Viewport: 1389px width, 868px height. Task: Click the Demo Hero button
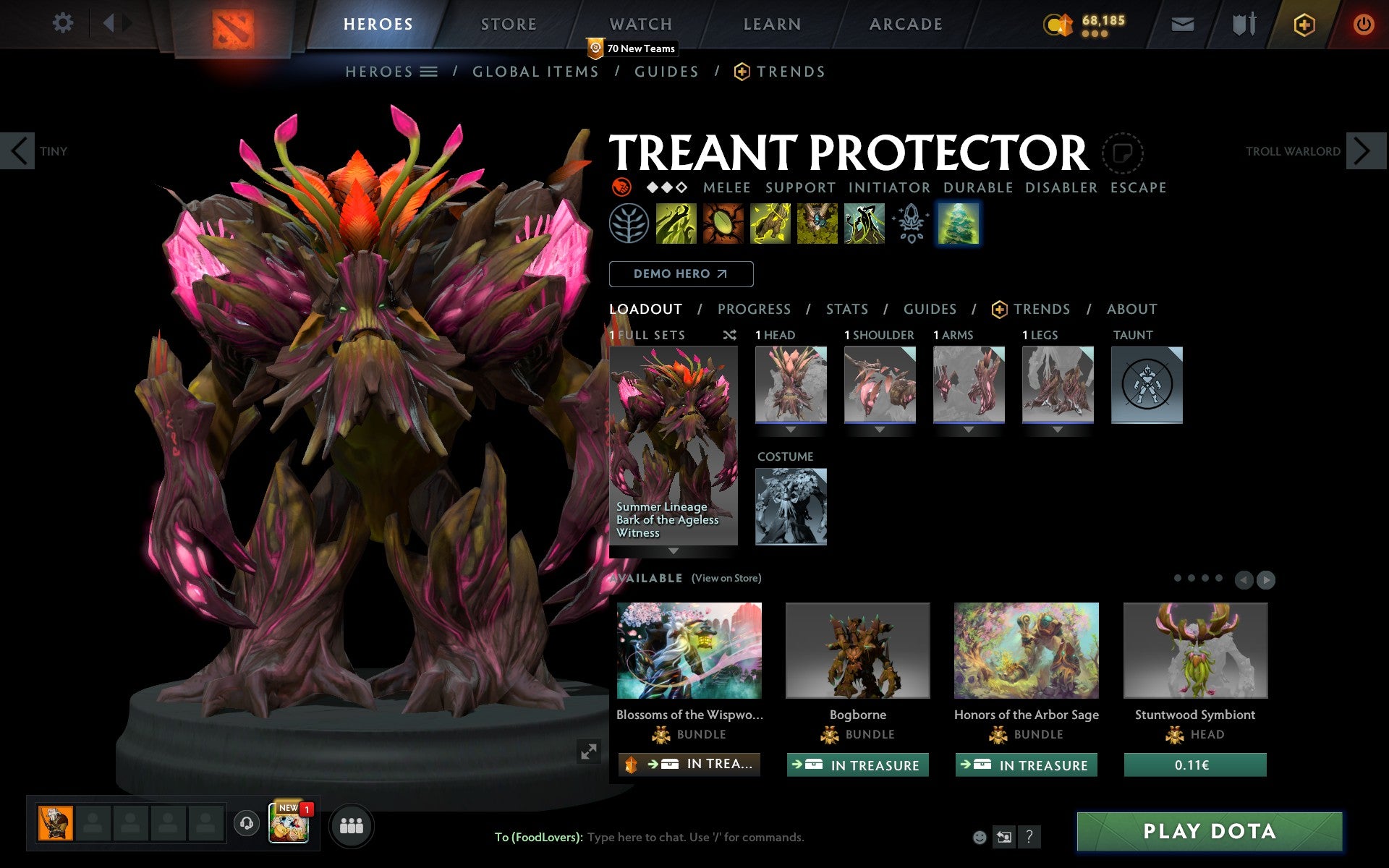point(681,274)
